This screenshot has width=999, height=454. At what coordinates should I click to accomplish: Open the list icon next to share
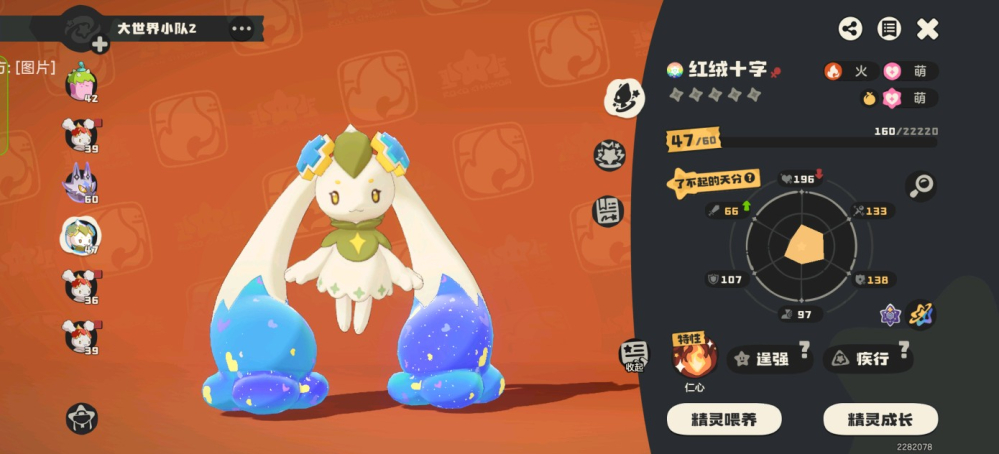(889, 29)
